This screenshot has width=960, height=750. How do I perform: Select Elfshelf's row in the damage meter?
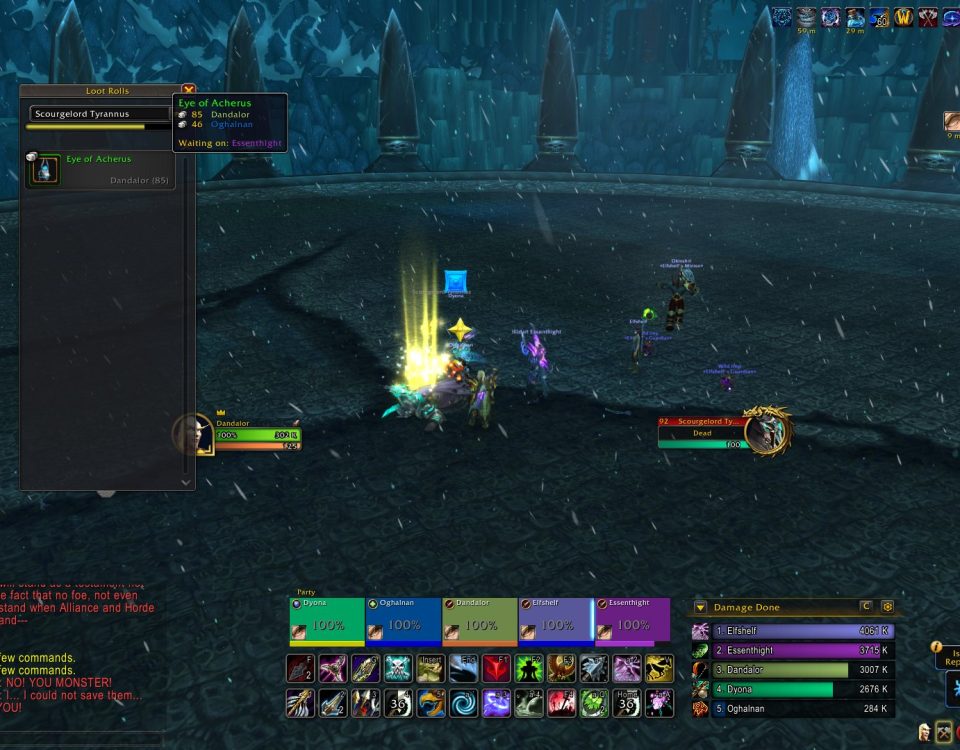790,631
